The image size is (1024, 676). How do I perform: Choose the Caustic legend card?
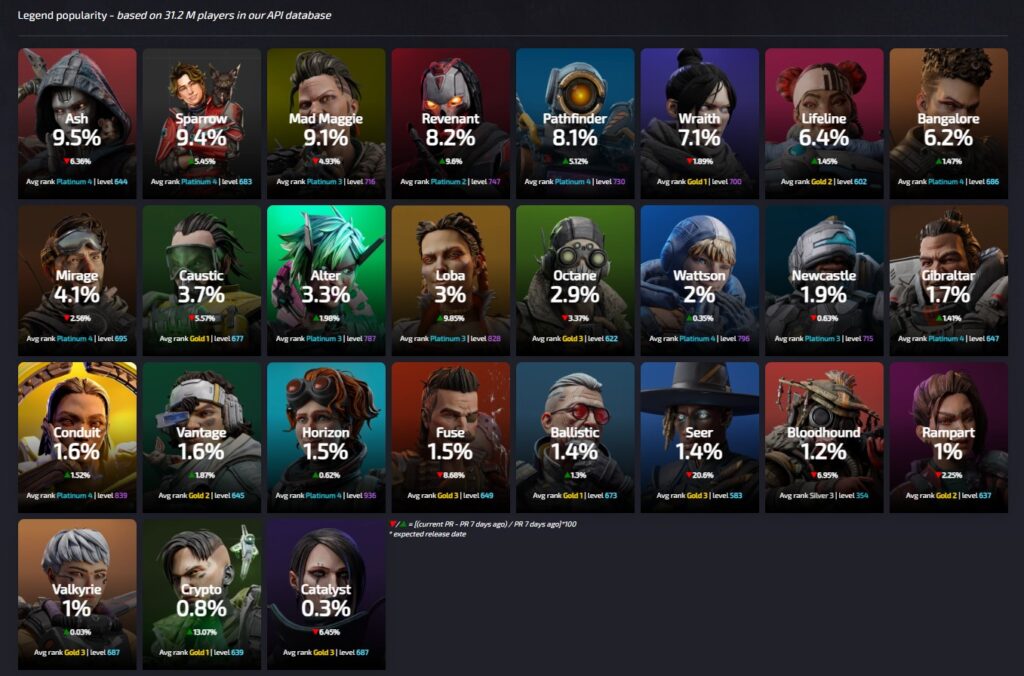201,277
